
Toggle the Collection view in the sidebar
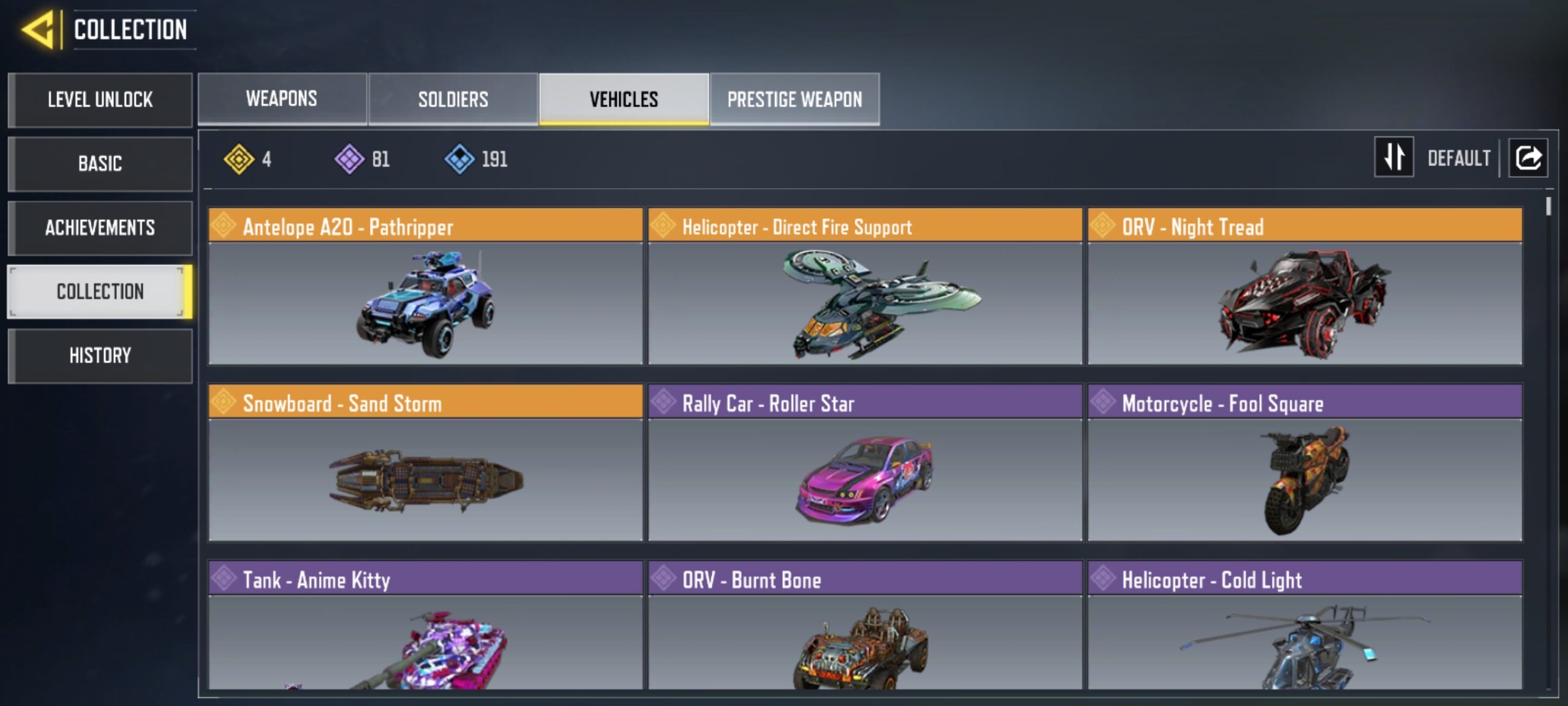coord(100,292)
